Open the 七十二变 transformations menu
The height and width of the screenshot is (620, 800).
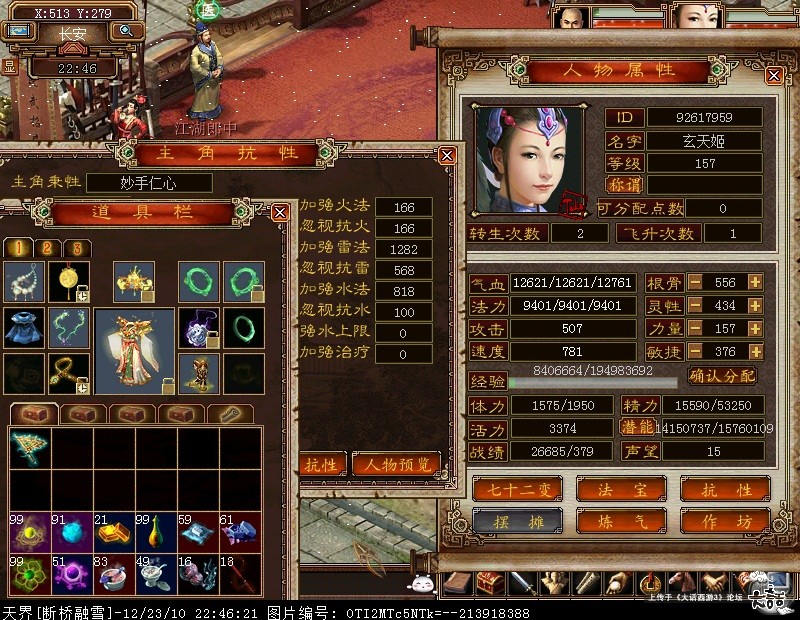(x=517, y=489)
